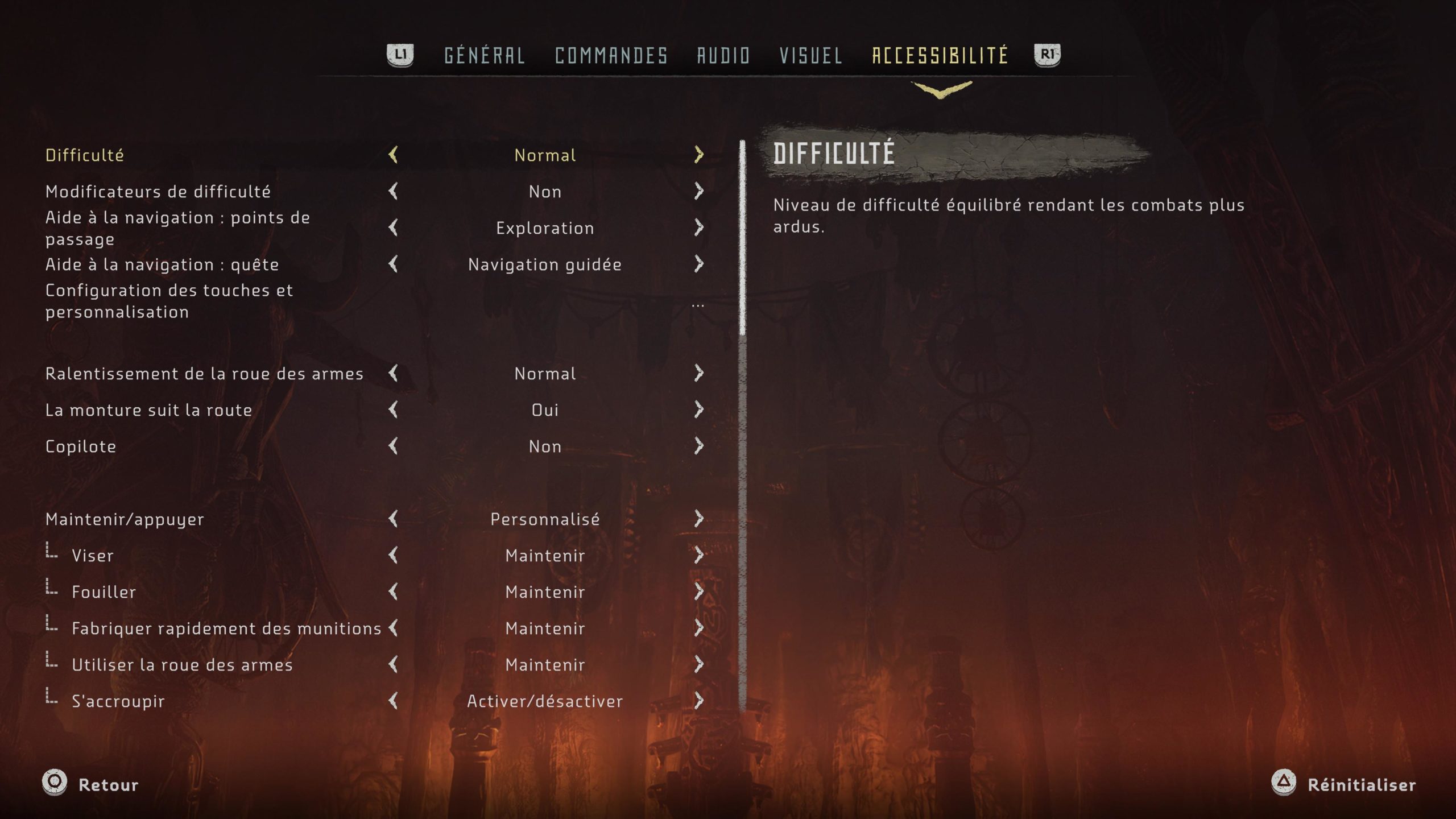Advance Ralentissement de la roue des armes
Image resolution: width=1456 pixels, height=819 pixels.
699,373
